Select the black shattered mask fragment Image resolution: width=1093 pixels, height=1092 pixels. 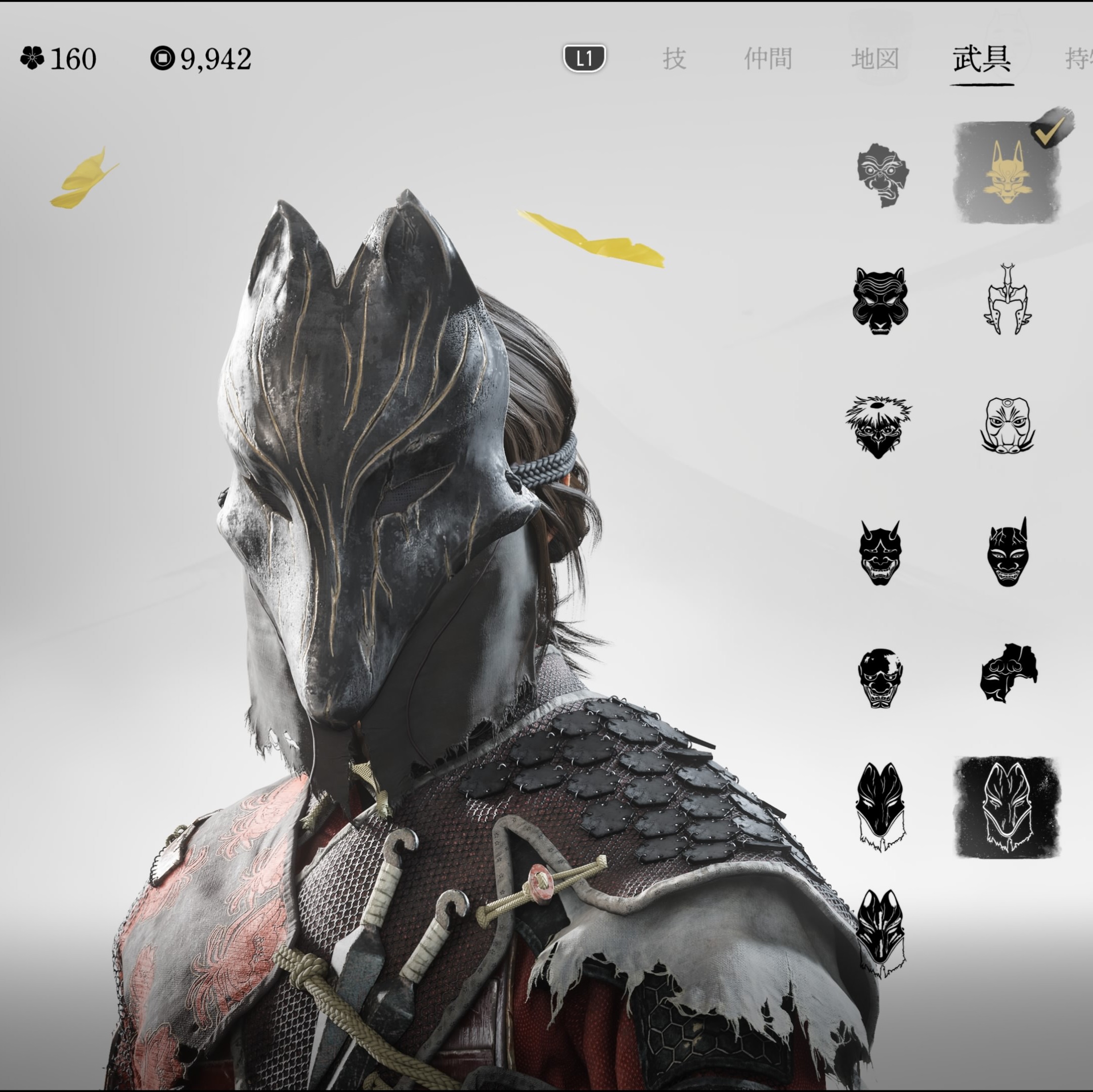pyautogui.click(x=1008, y=673)
